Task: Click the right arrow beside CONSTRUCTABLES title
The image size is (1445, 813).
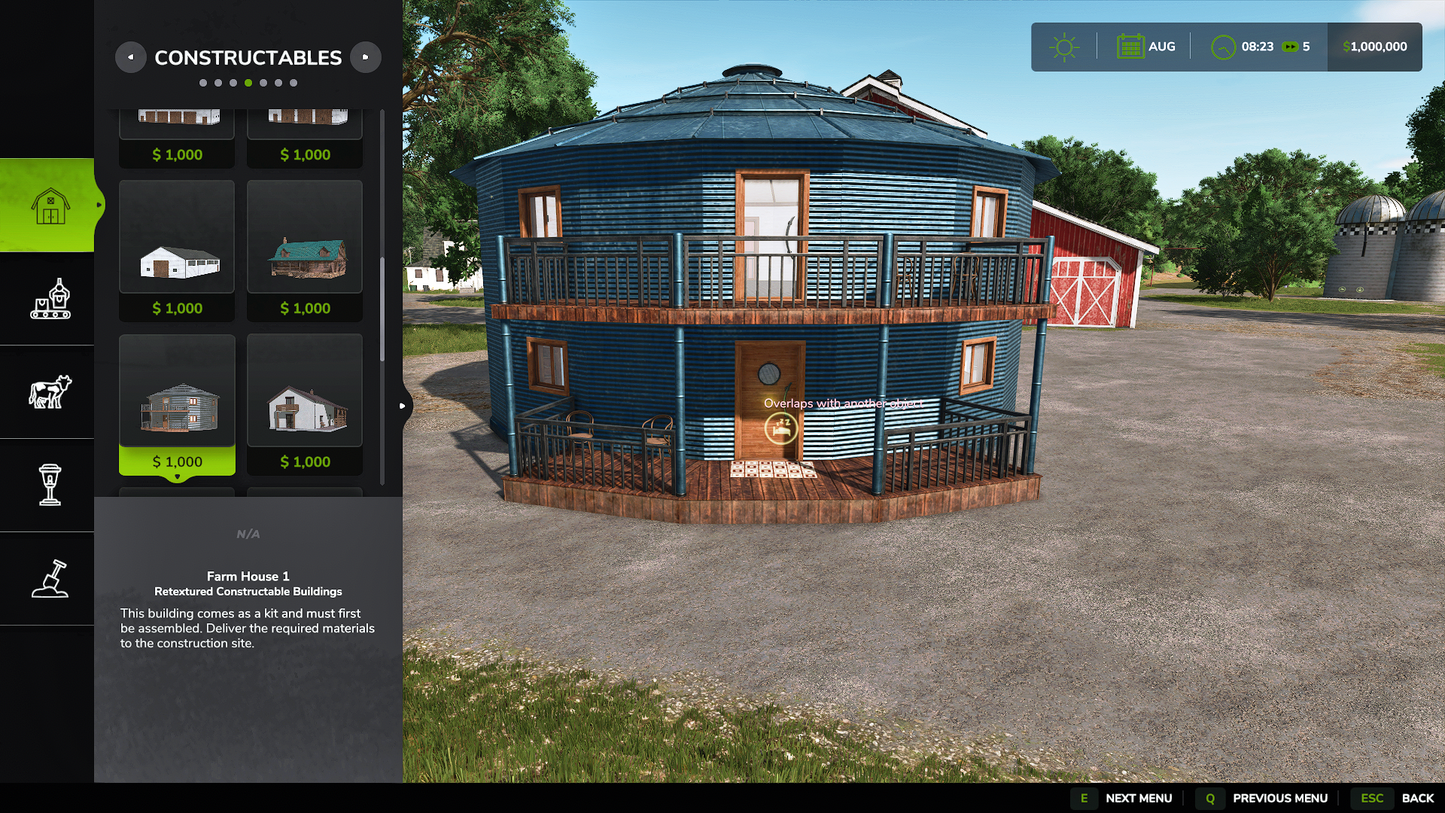Action: coord(366,57)
